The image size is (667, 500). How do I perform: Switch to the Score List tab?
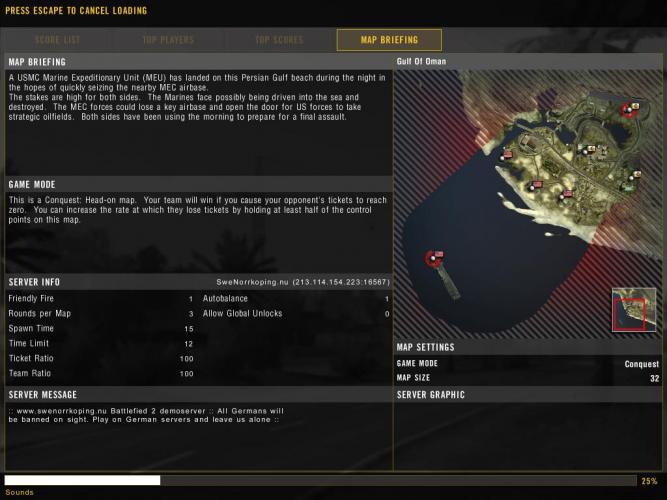[57, 40]
